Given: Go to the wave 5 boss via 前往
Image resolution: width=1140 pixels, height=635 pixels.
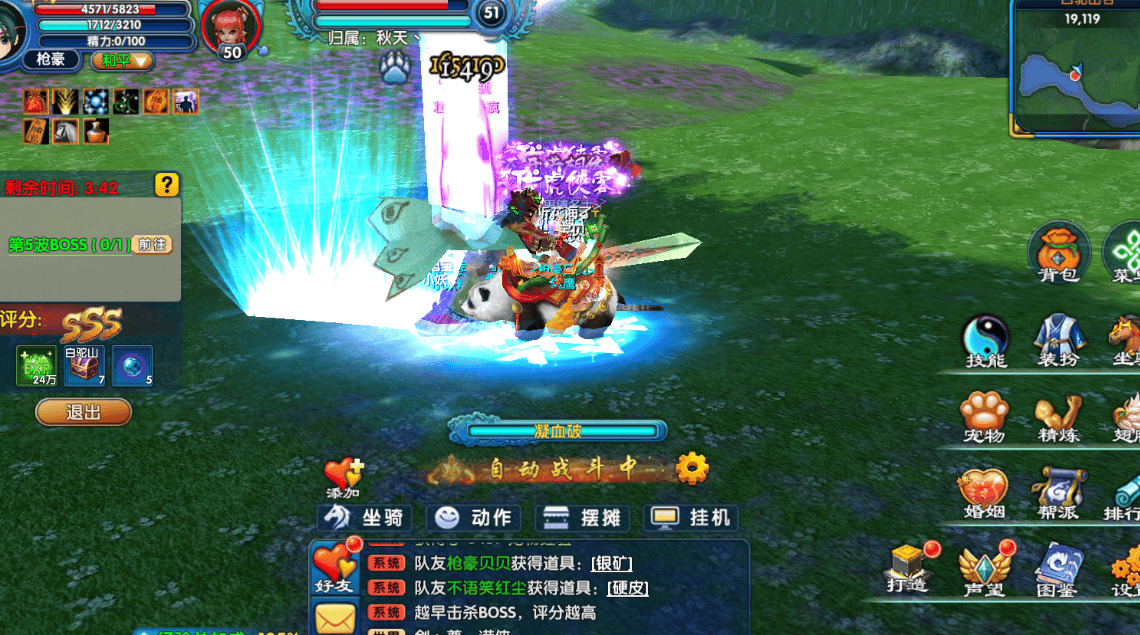Looking at the screenshot, I should click(152, 244).
